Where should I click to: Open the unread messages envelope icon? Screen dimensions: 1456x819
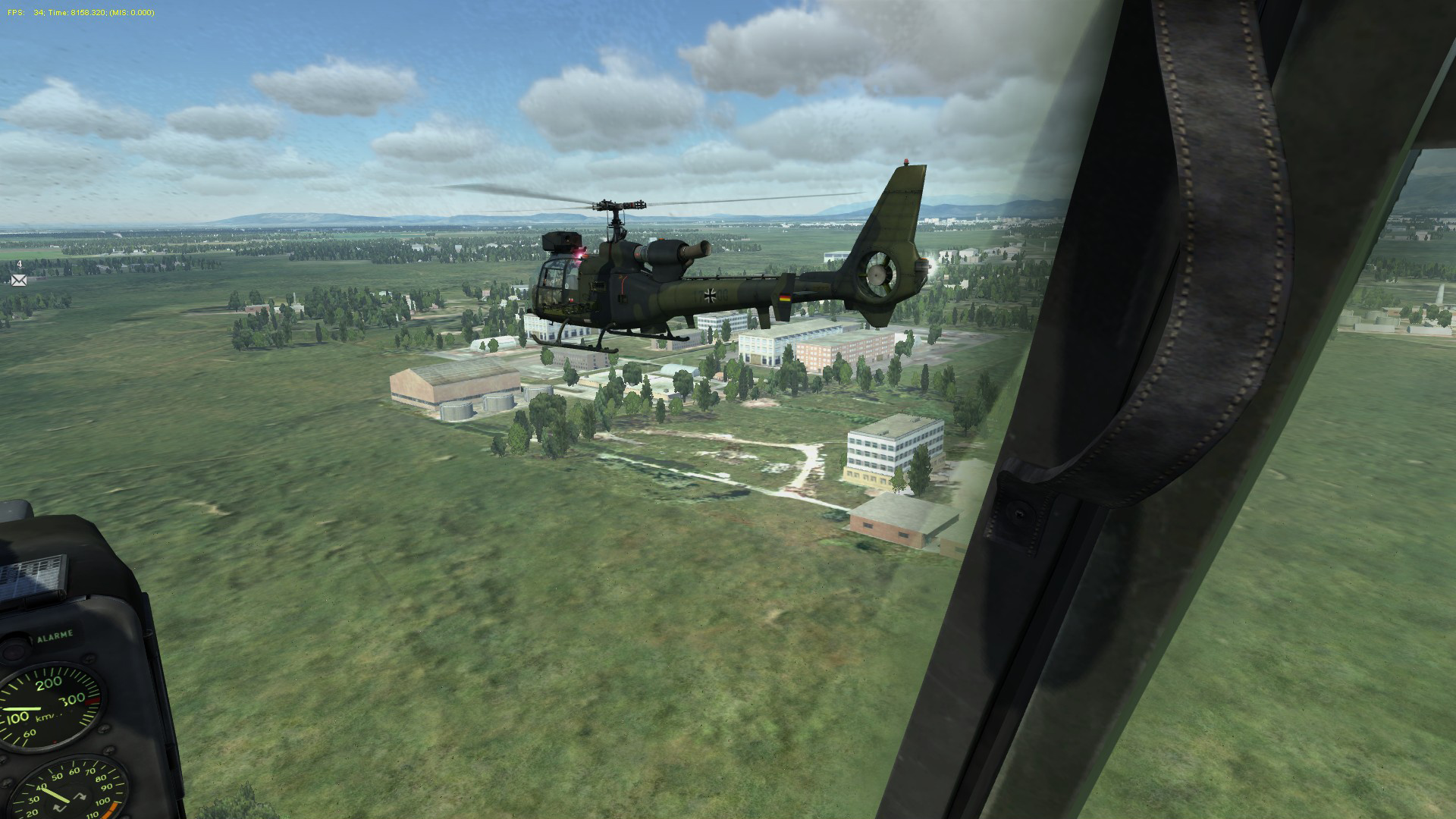tap(19, 280)
